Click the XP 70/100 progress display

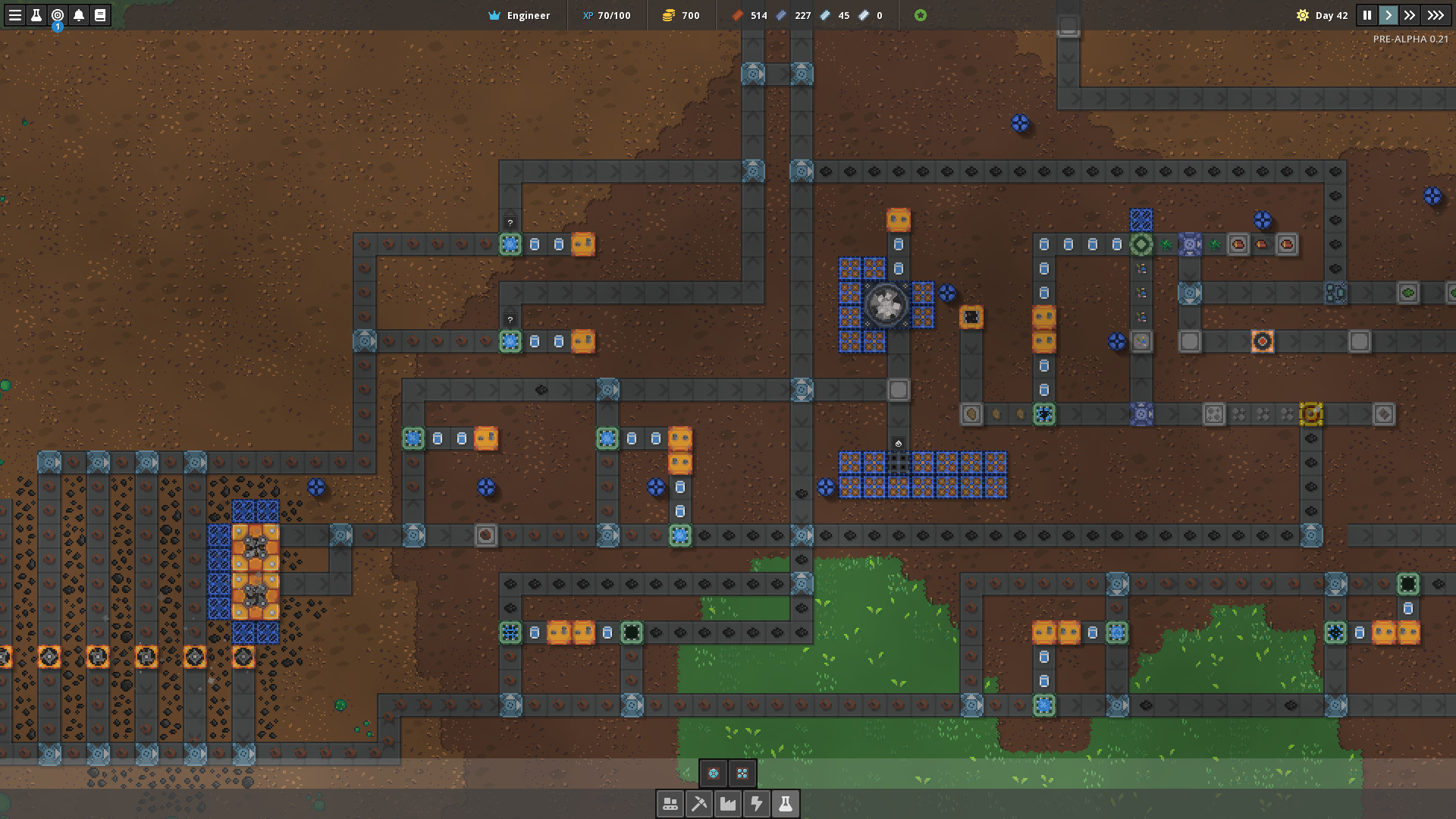pyautogui.click(x=607, y=15)
